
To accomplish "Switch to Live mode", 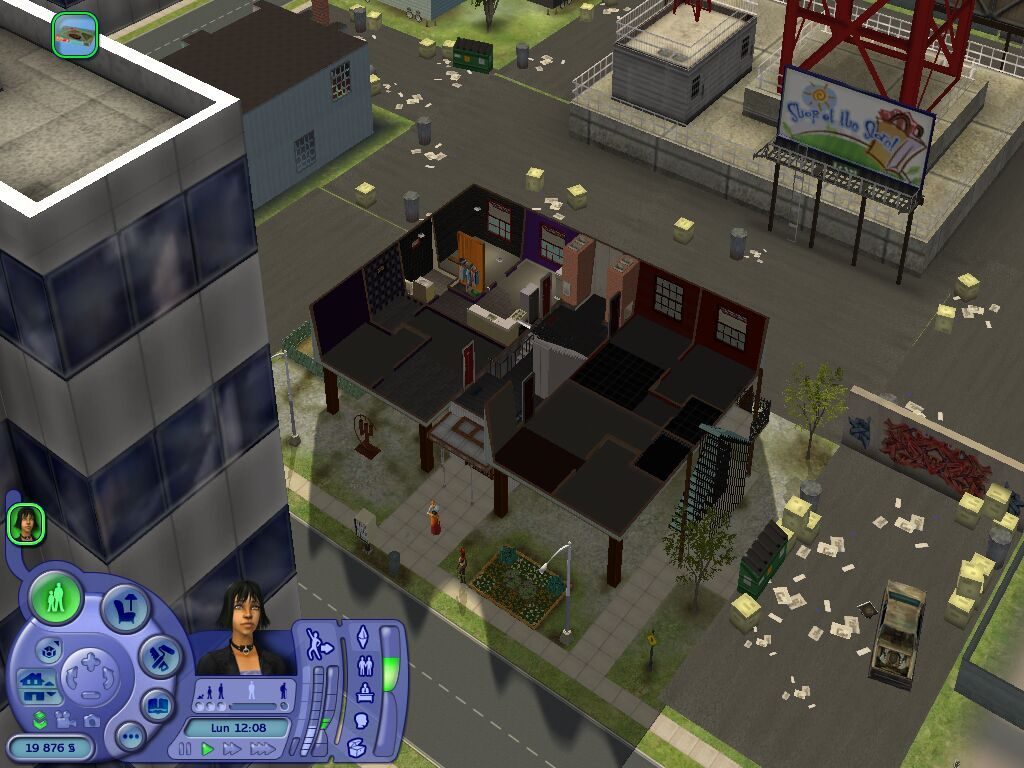I will point(55,600).
